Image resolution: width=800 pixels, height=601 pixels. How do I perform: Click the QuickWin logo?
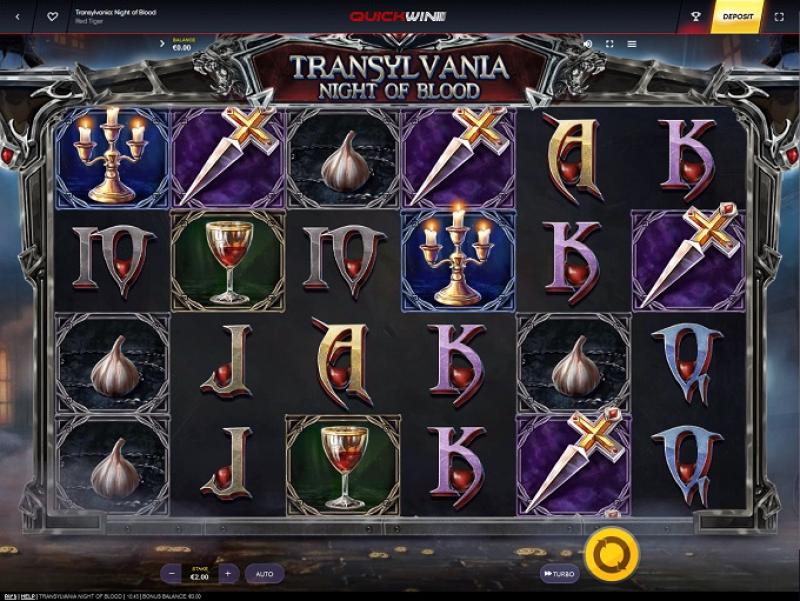[398, 17]
